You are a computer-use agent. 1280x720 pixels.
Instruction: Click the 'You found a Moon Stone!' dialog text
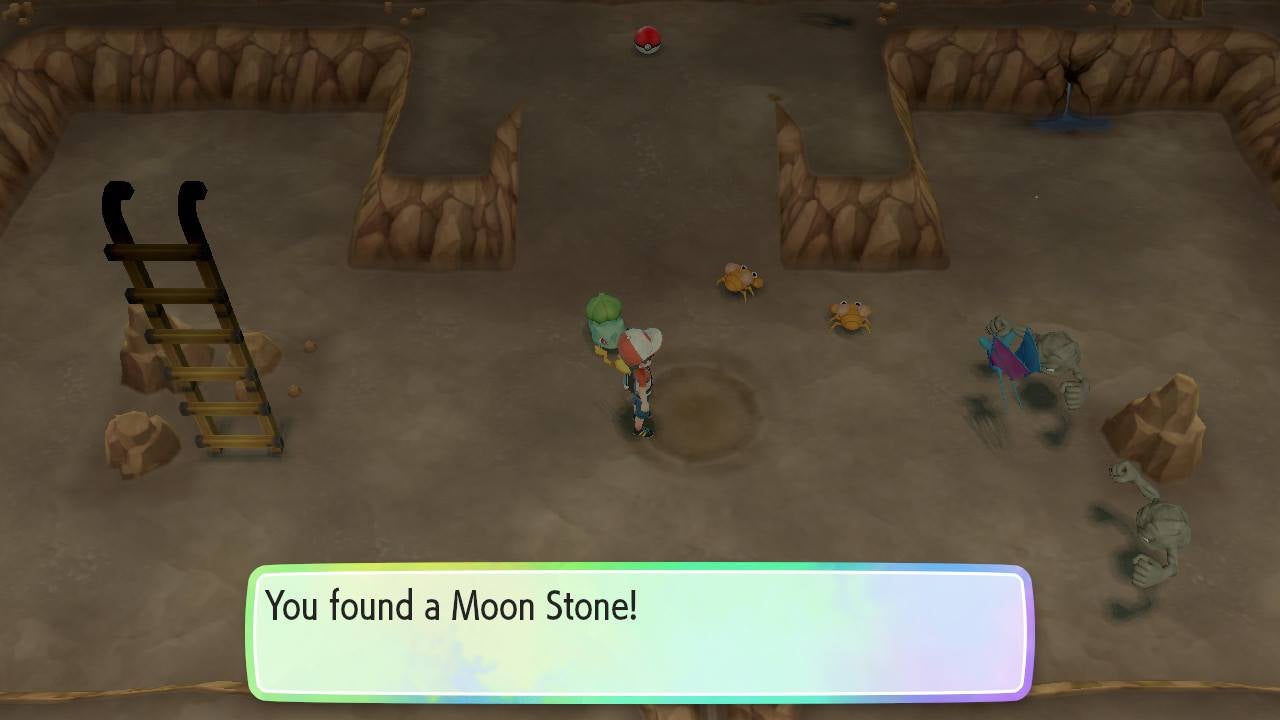coord(452,606)
